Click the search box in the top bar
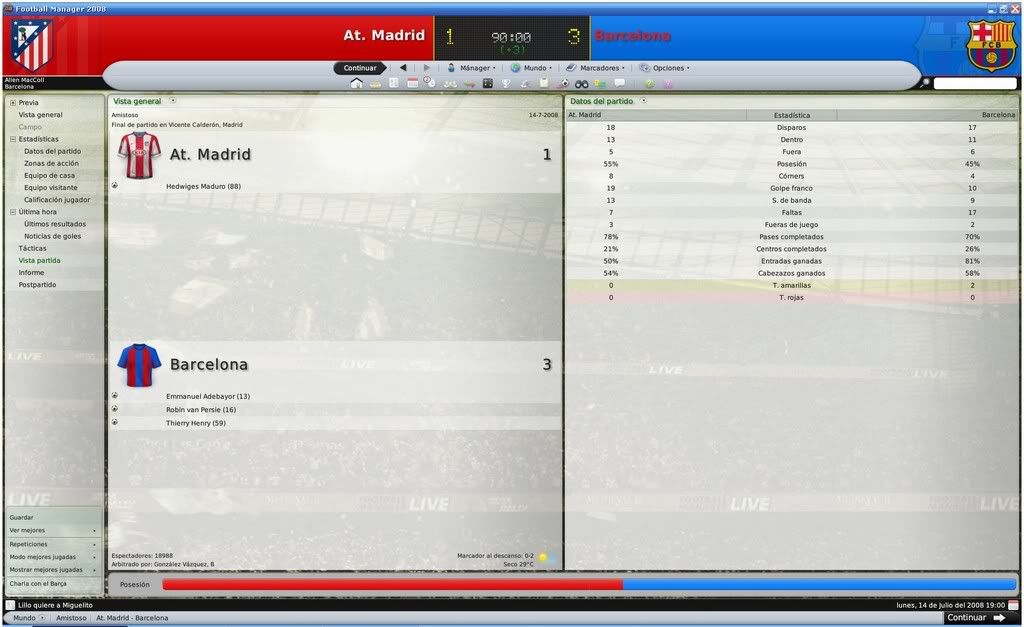The width and height of the screenshot is (1024, 627). (975, 83)
